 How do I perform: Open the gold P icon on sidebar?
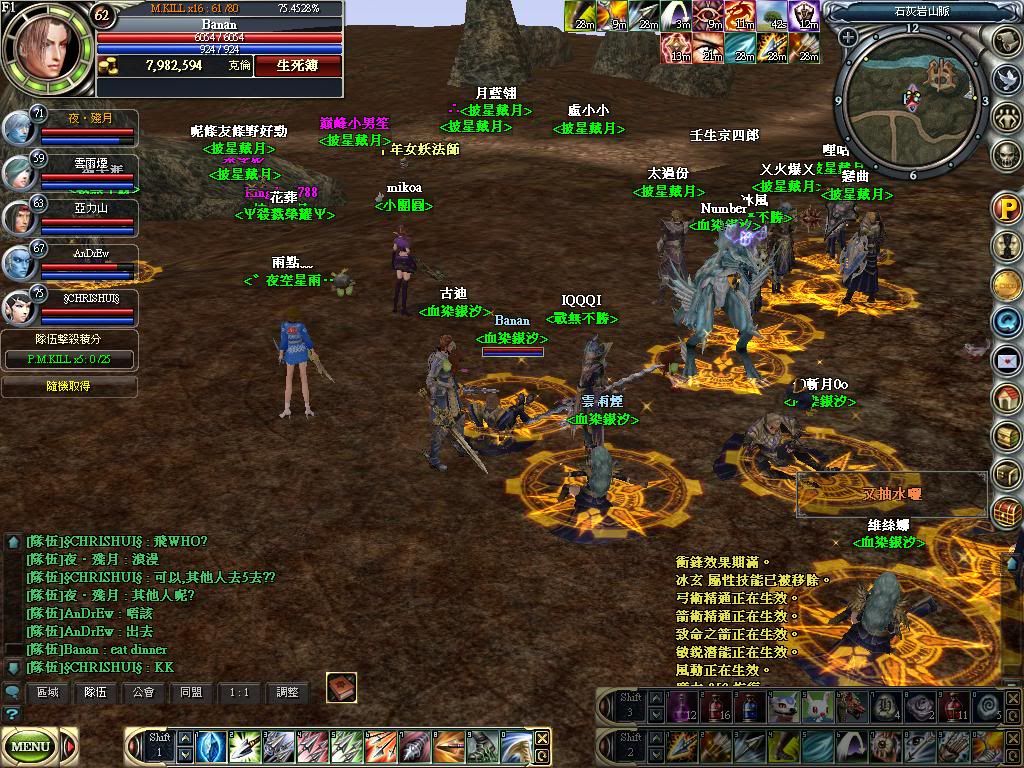1005,209
